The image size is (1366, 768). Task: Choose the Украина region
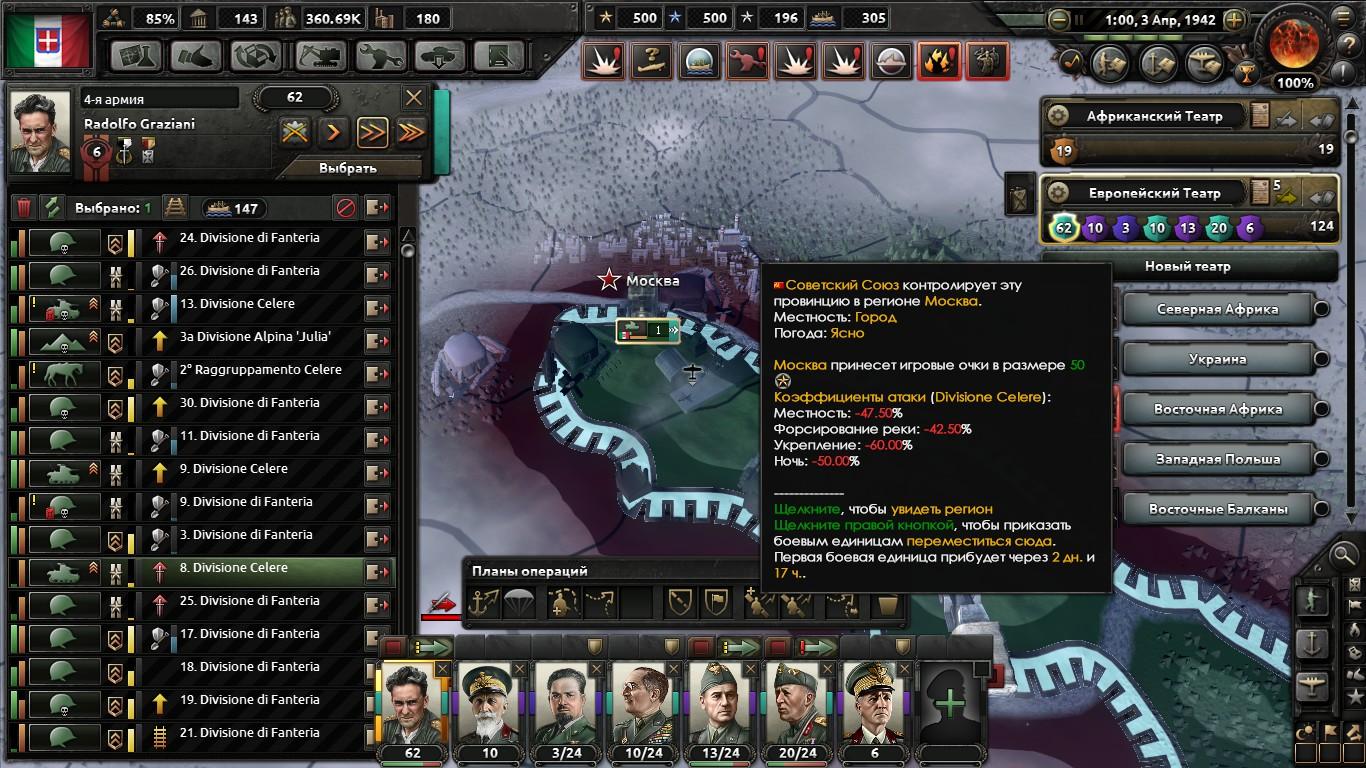pyautogui.click(x=1216, y=359)
